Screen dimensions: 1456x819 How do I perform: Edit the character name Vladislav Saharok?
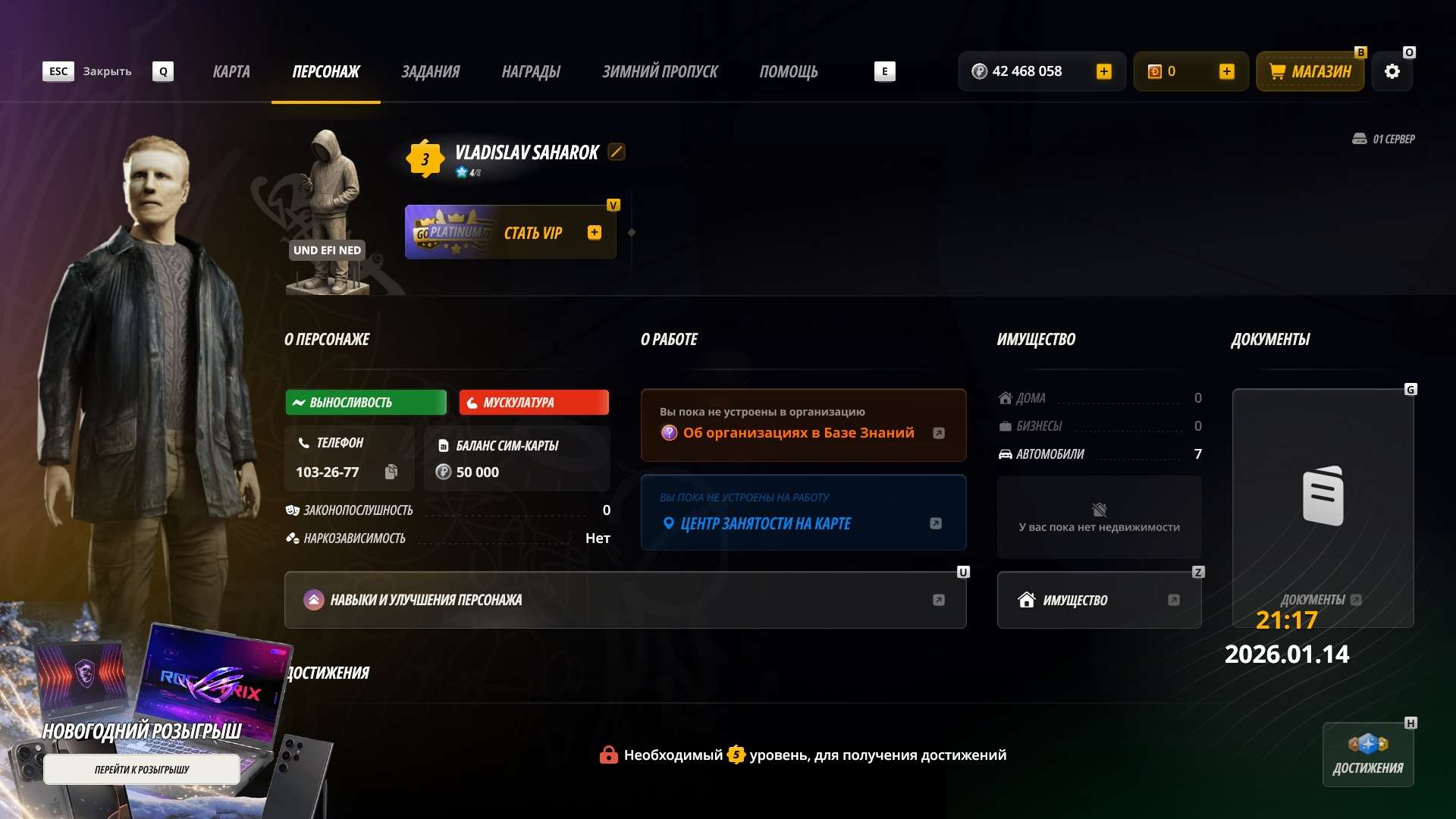[617, 152]
